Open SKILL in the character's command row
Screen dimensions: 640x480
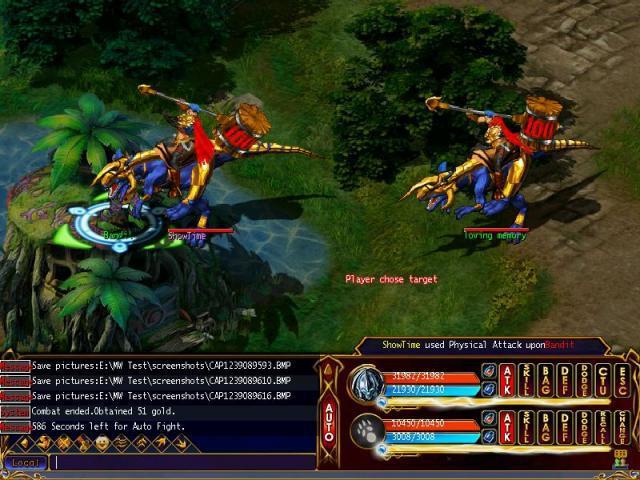[x=526, y=379]
